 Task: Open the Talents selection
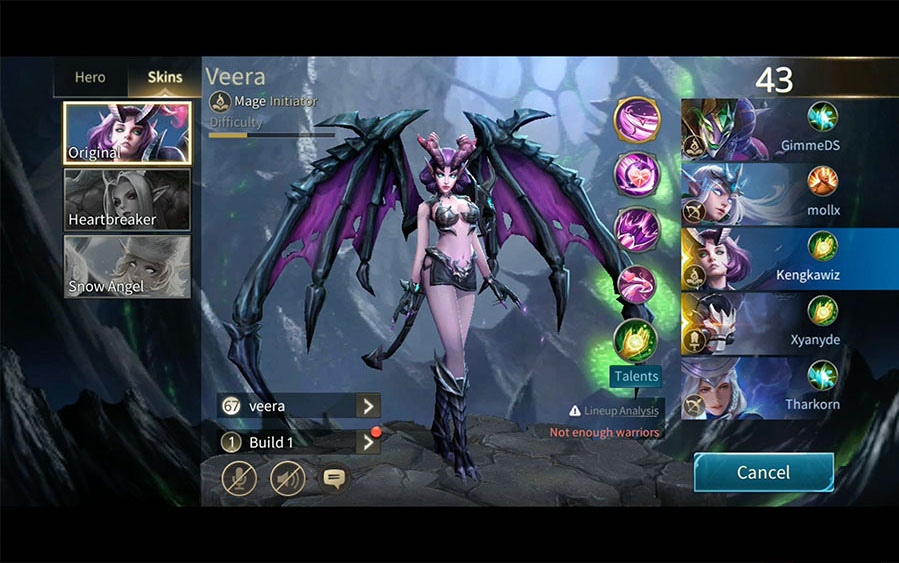pos(636,376)
